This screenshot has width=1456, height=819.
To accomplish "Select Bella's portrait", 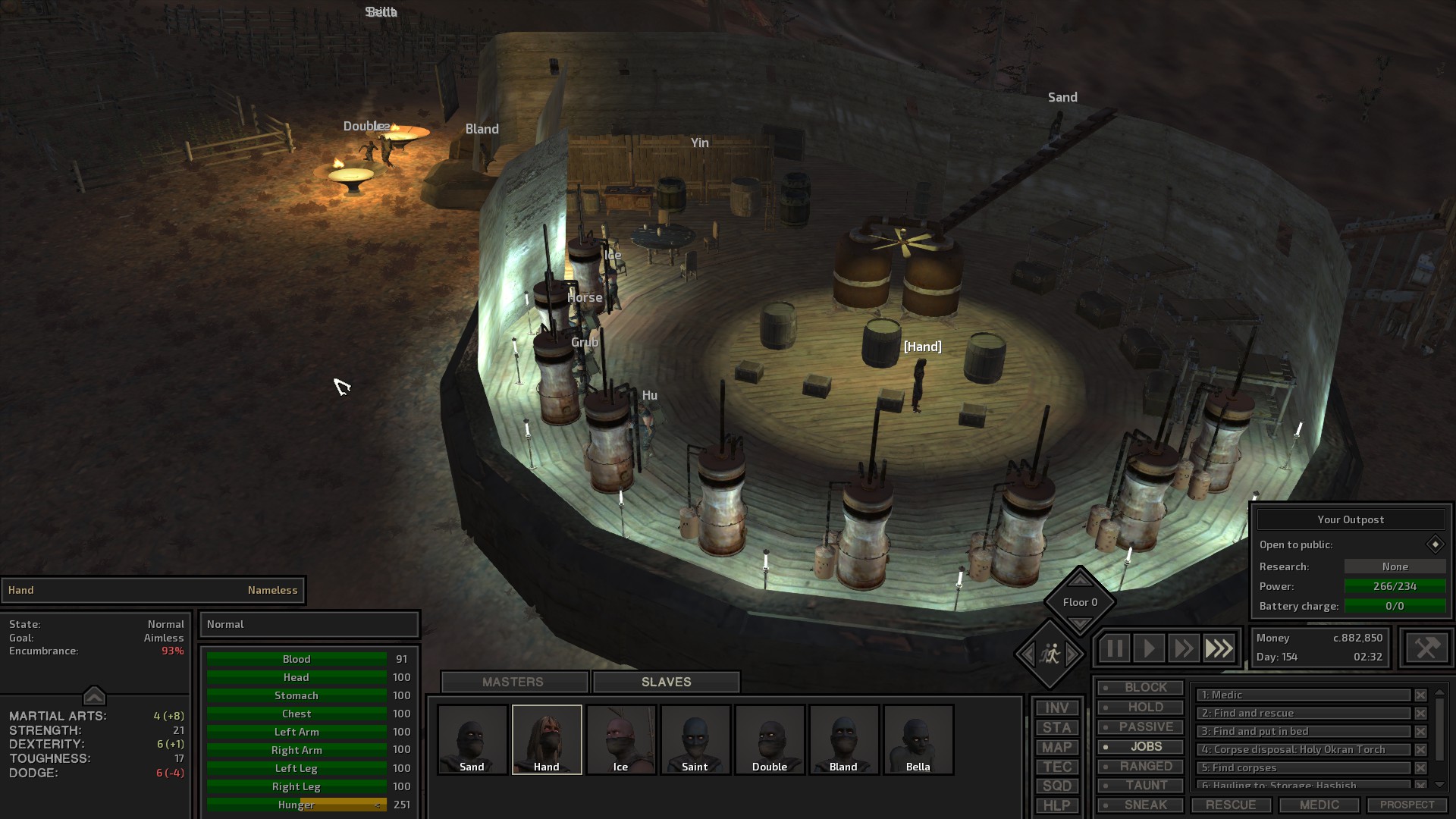I will pos(918,739).
